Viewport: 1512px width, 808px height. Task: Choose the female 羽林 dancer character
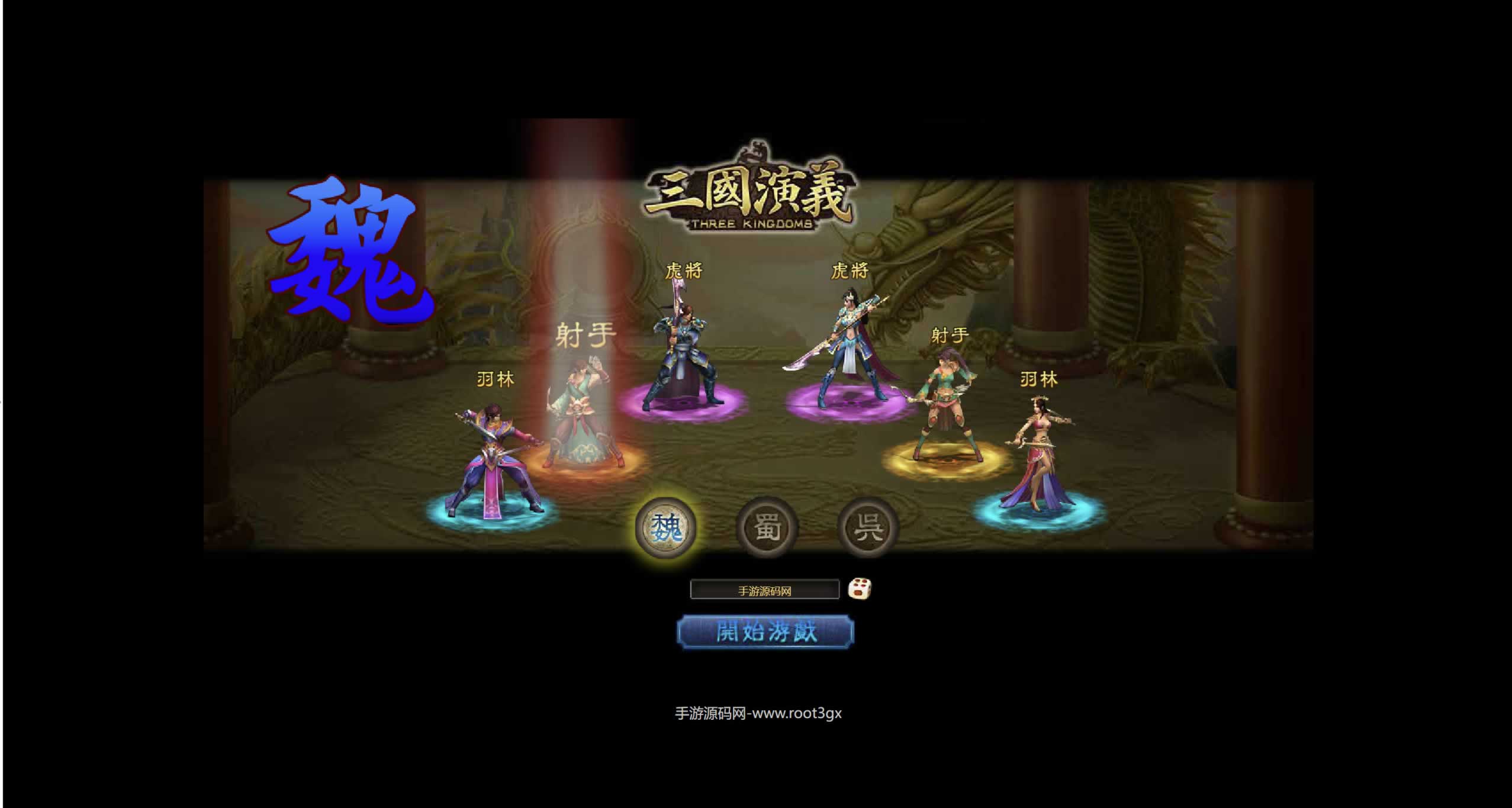pyautogui.click(x=1039, y=456)
